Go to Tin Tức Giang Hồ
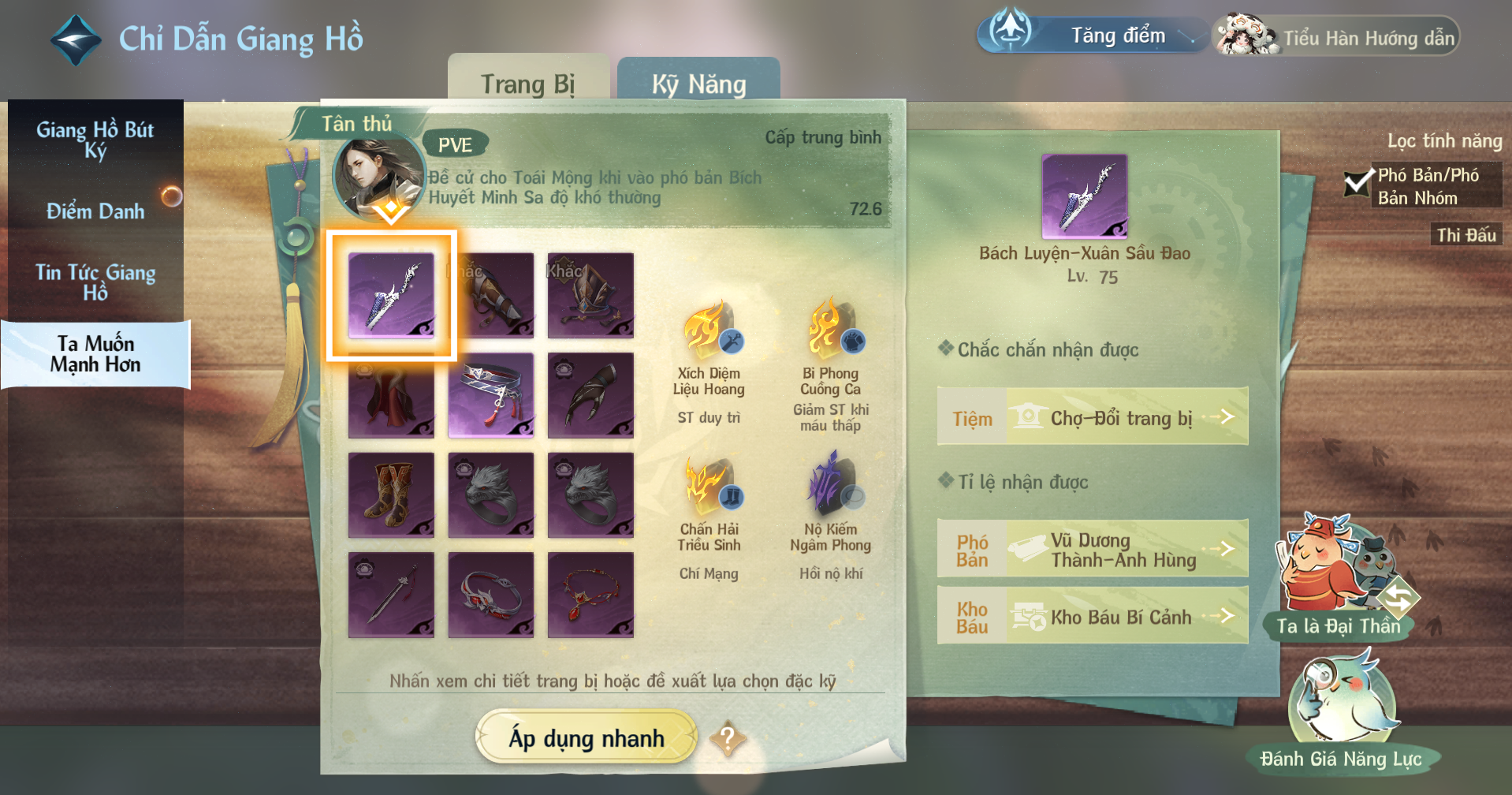The image size is (1512, 795). (x=95, y=282)
